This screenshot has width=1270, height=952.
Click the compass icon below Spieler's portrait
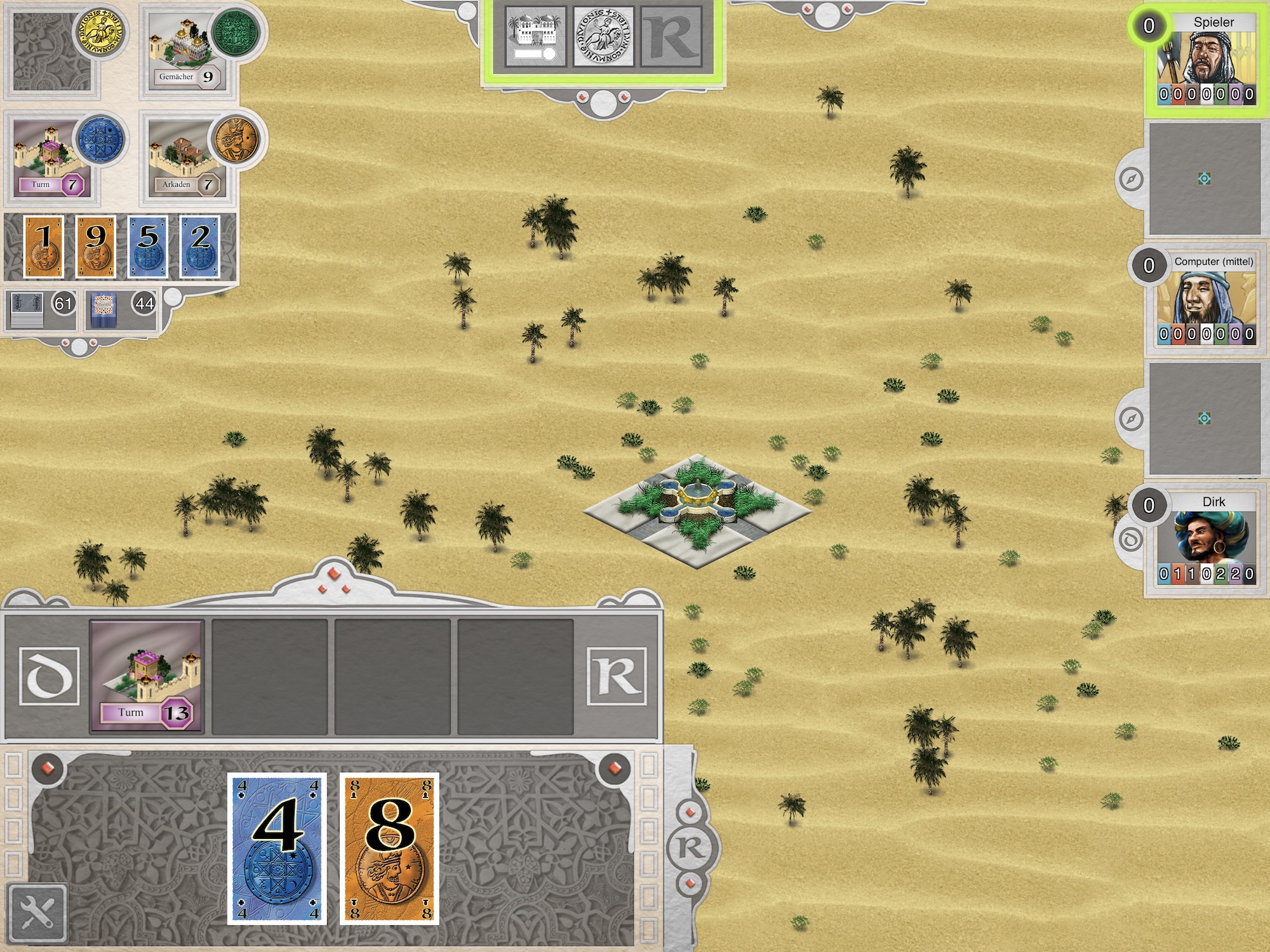(x=1131, y=179)
